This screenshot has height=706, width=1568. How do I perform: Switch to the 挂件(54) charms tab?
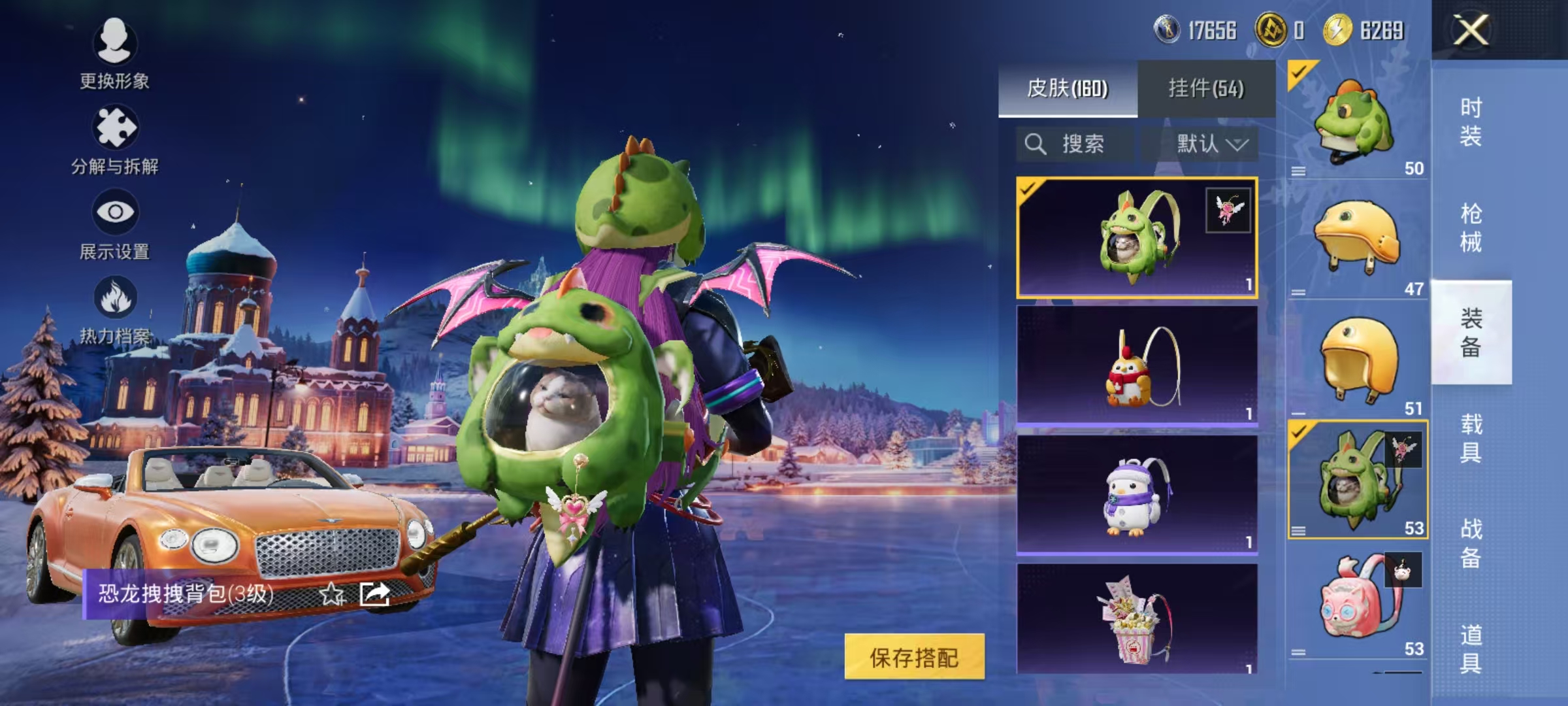pos(1206,88)
